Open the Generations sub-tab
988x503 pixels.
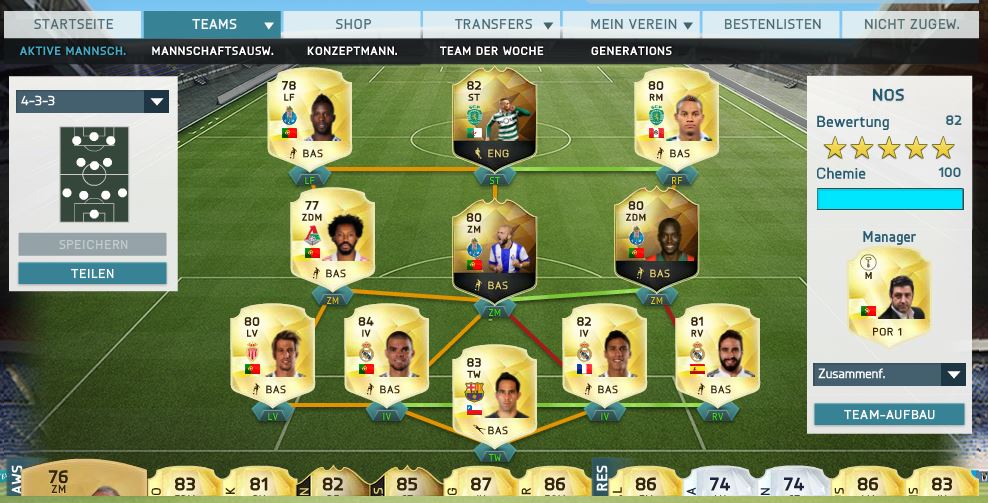(631, 51)
